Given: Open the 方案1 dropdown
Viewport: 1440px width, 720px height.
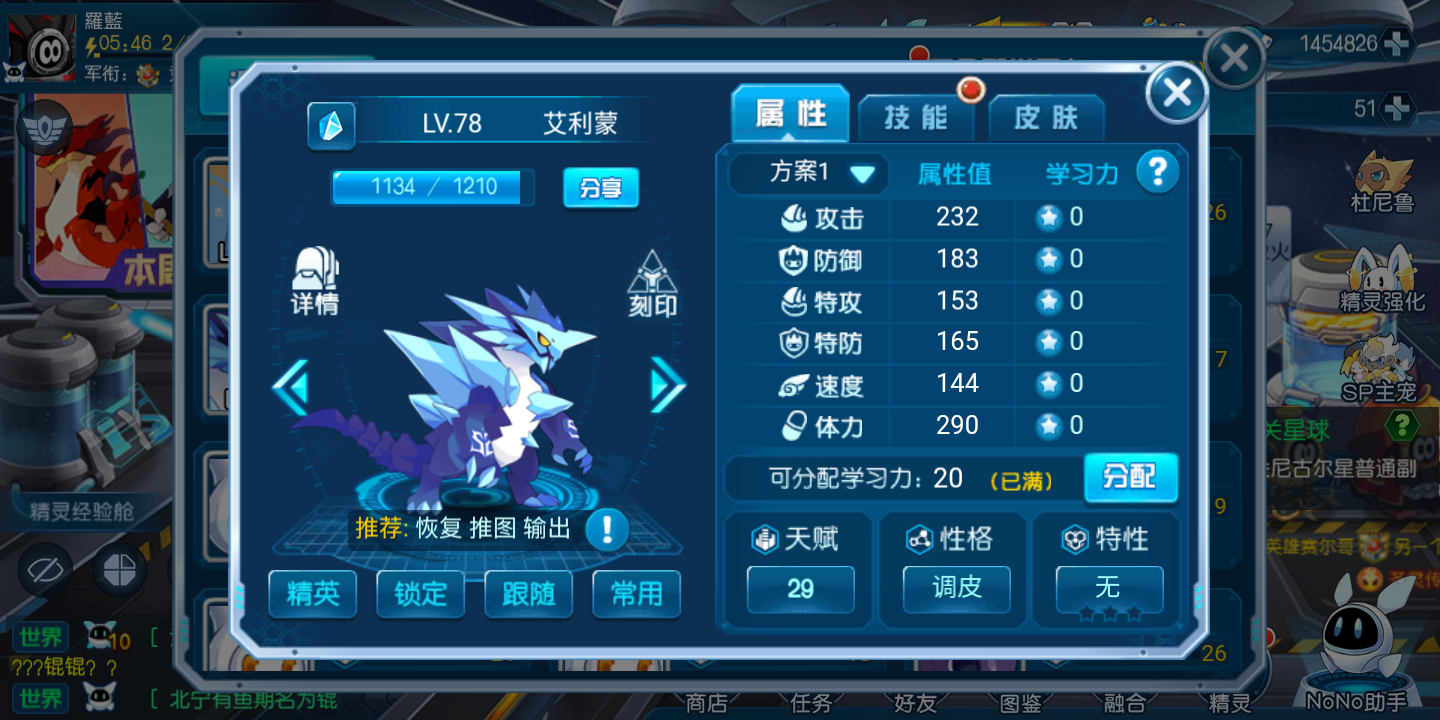Looking at the screenshot, I should tap(808, 173).
